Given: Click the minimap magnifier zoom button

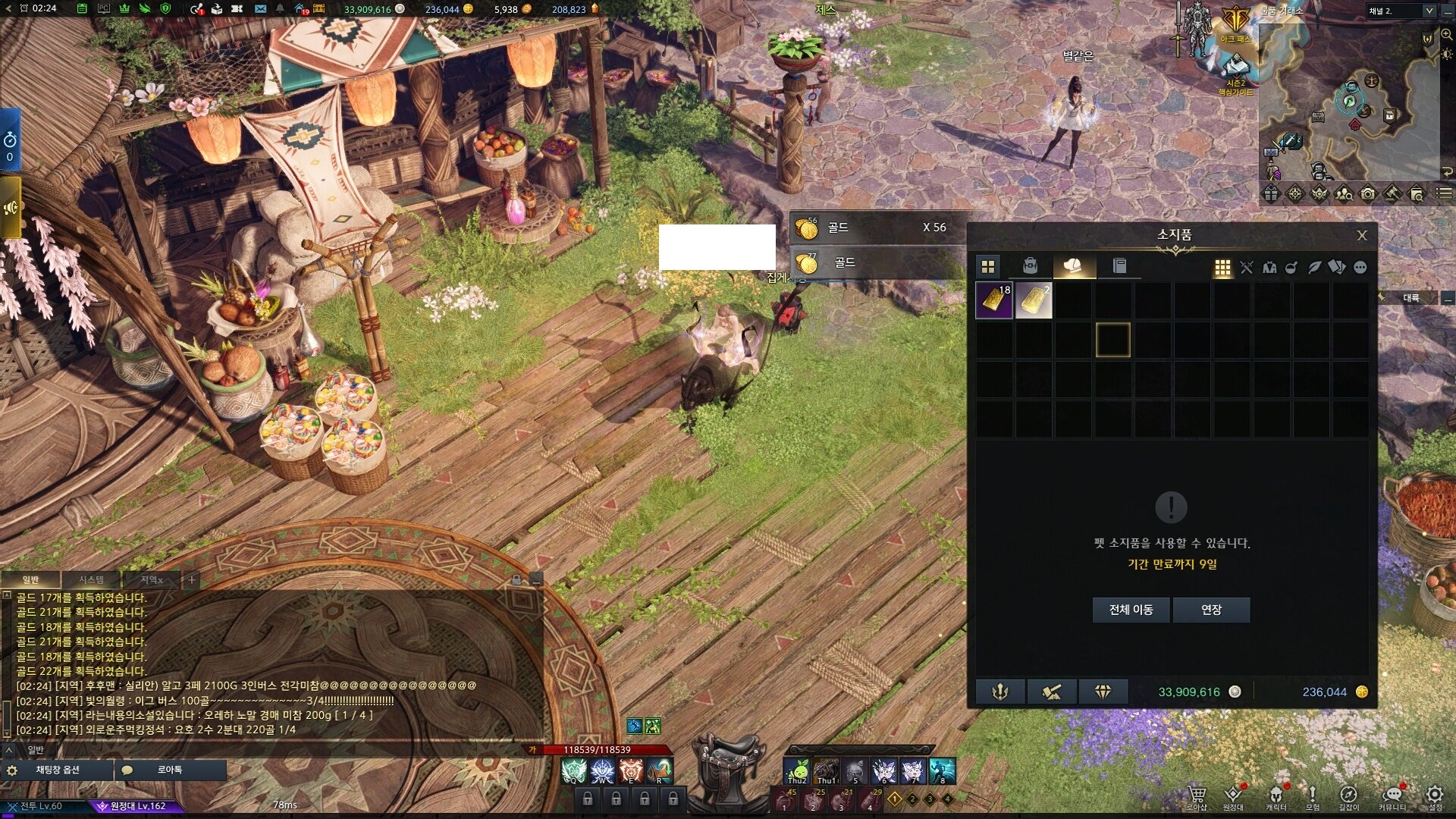Looking at the screenshot, I should pos(1447,35).
